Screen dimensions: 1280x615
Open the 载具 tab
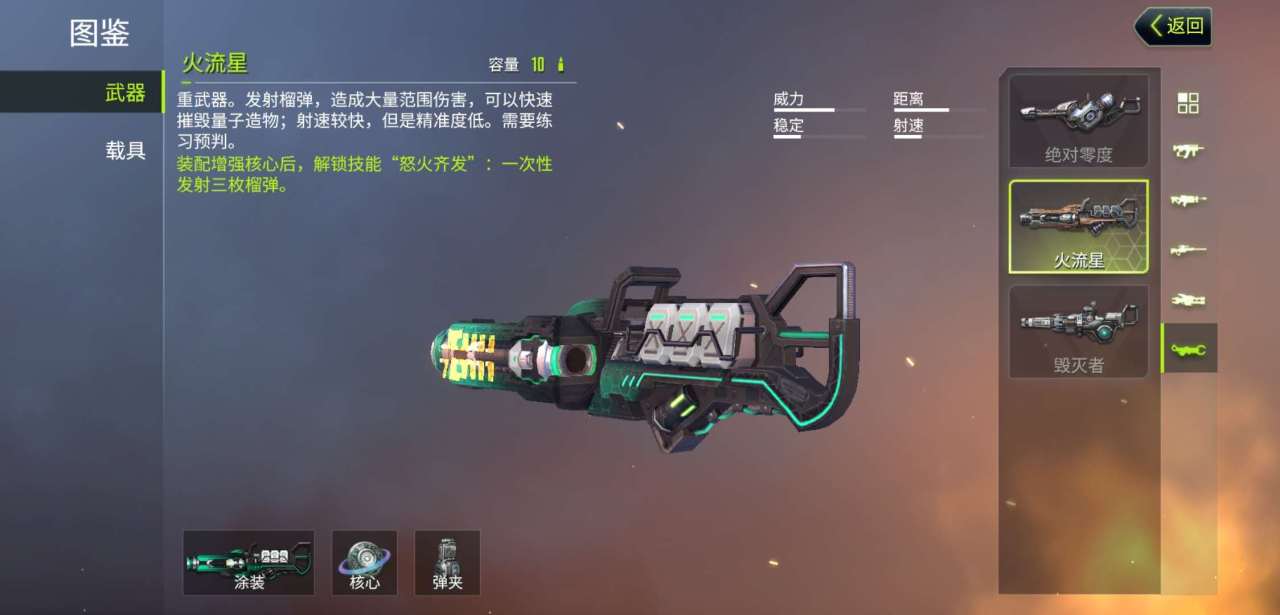[126, 151]
